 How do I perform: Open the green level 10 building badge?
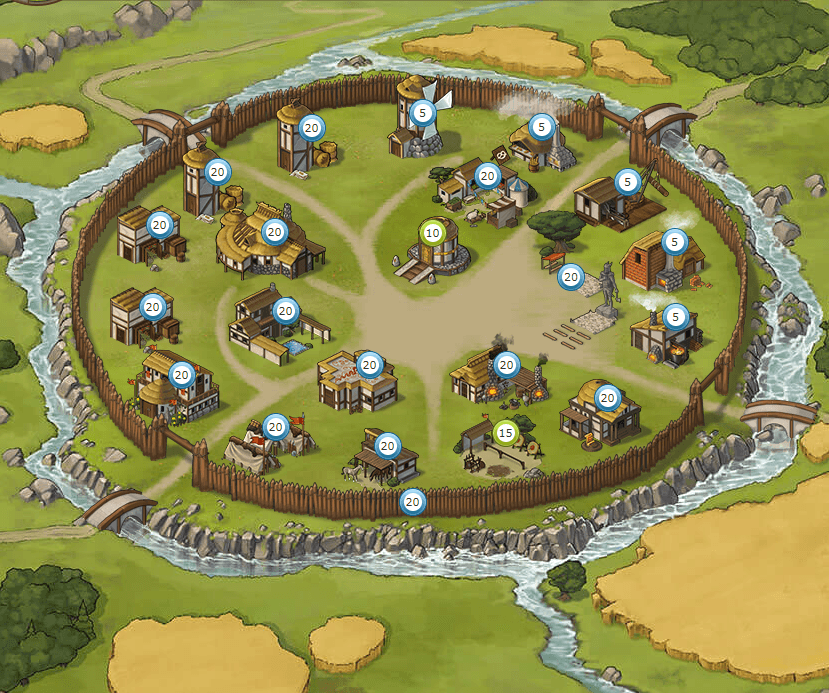click(432, 232)
